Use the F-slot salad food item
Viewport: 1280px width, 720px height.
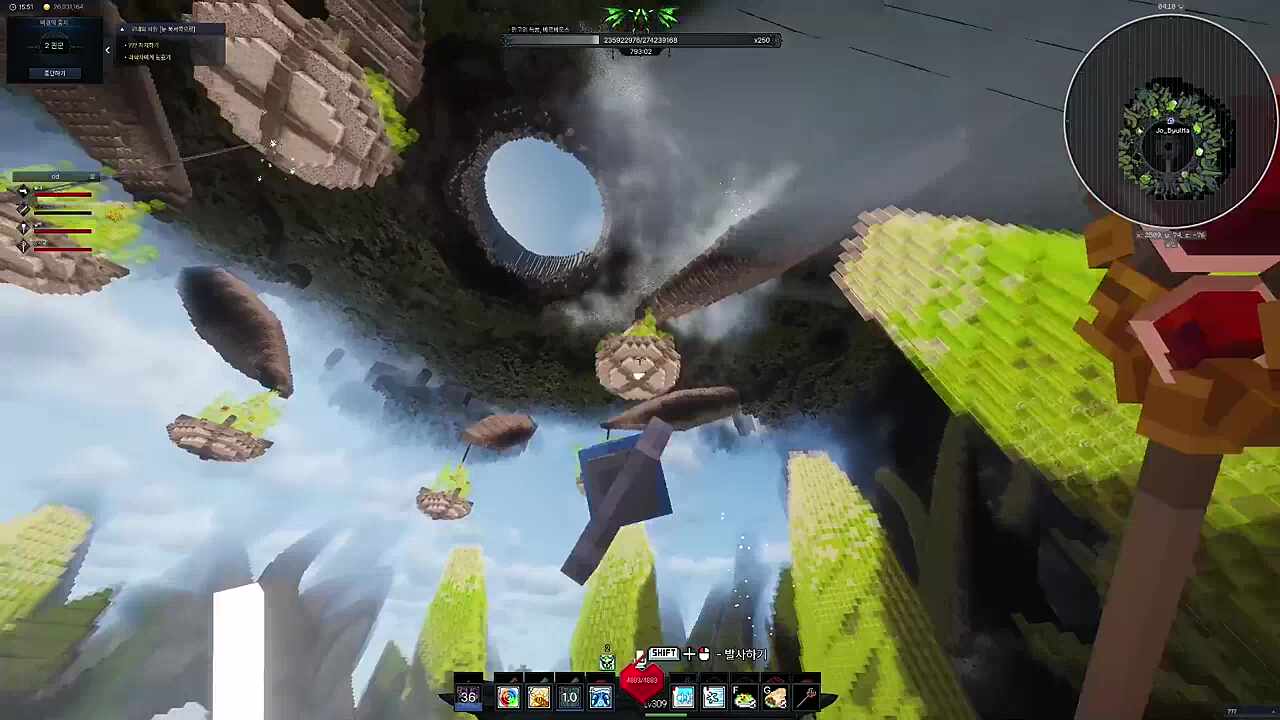(744, 697)
